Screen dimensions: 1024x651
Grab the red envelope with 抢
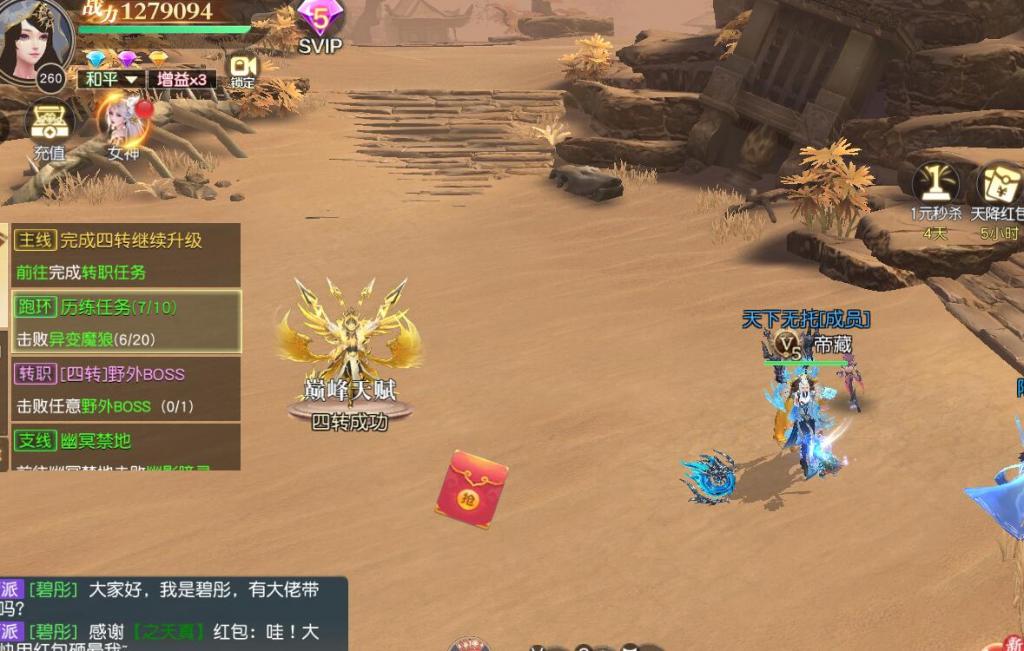(470, 489)
